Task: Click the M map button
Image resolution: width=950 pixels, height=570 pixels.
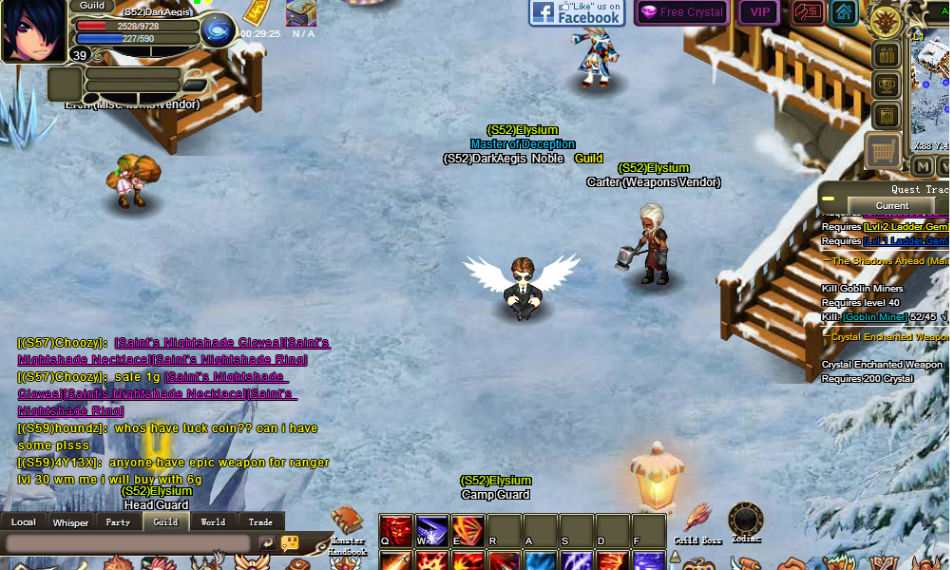Action: (923, 165)
